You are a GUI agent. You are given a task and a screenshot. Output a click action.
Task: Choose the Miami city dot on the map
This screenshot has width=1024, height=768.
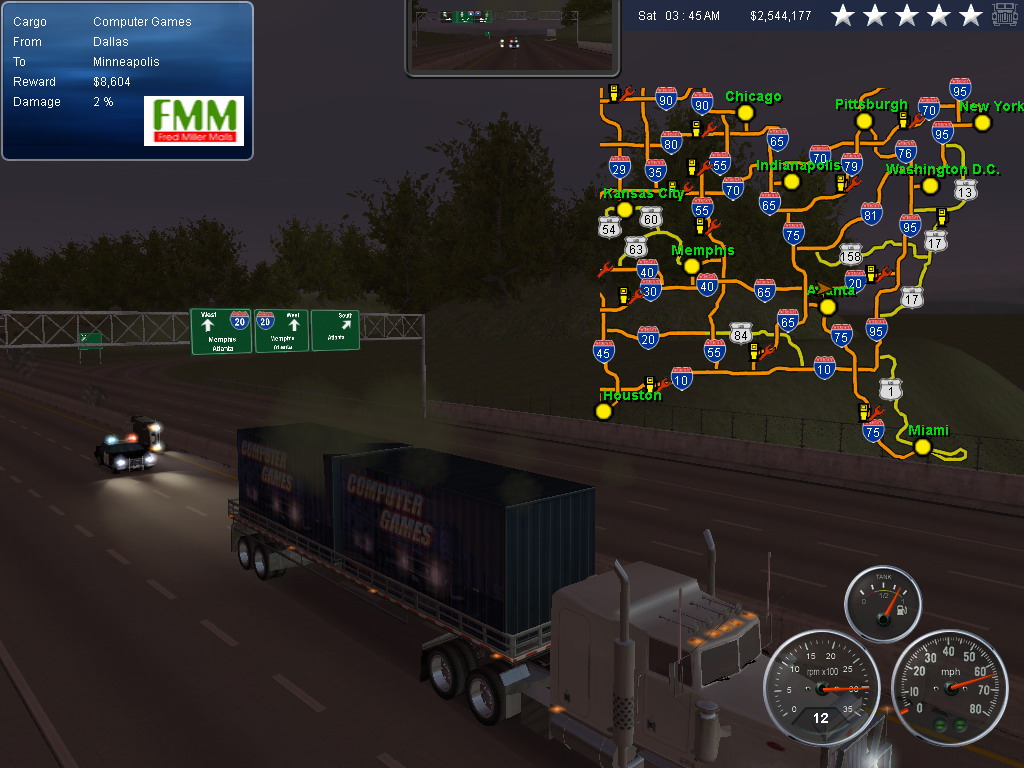pos(922,447)
